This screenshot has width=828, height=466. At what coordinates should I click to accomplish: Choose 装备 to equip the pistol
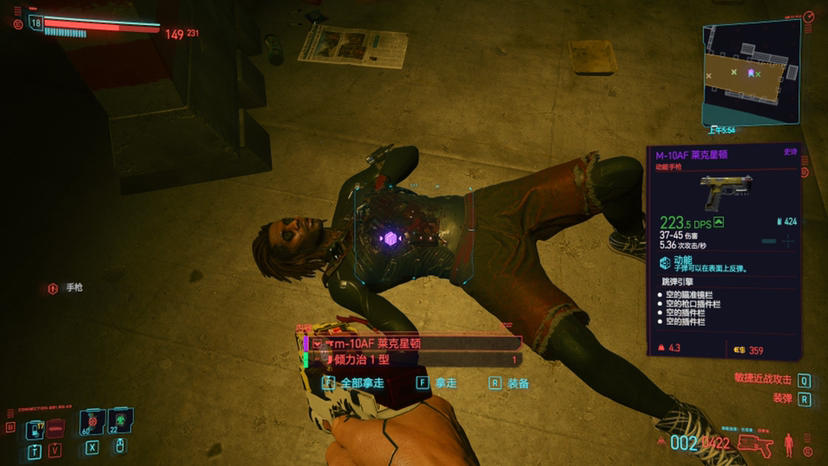point(510,382)
